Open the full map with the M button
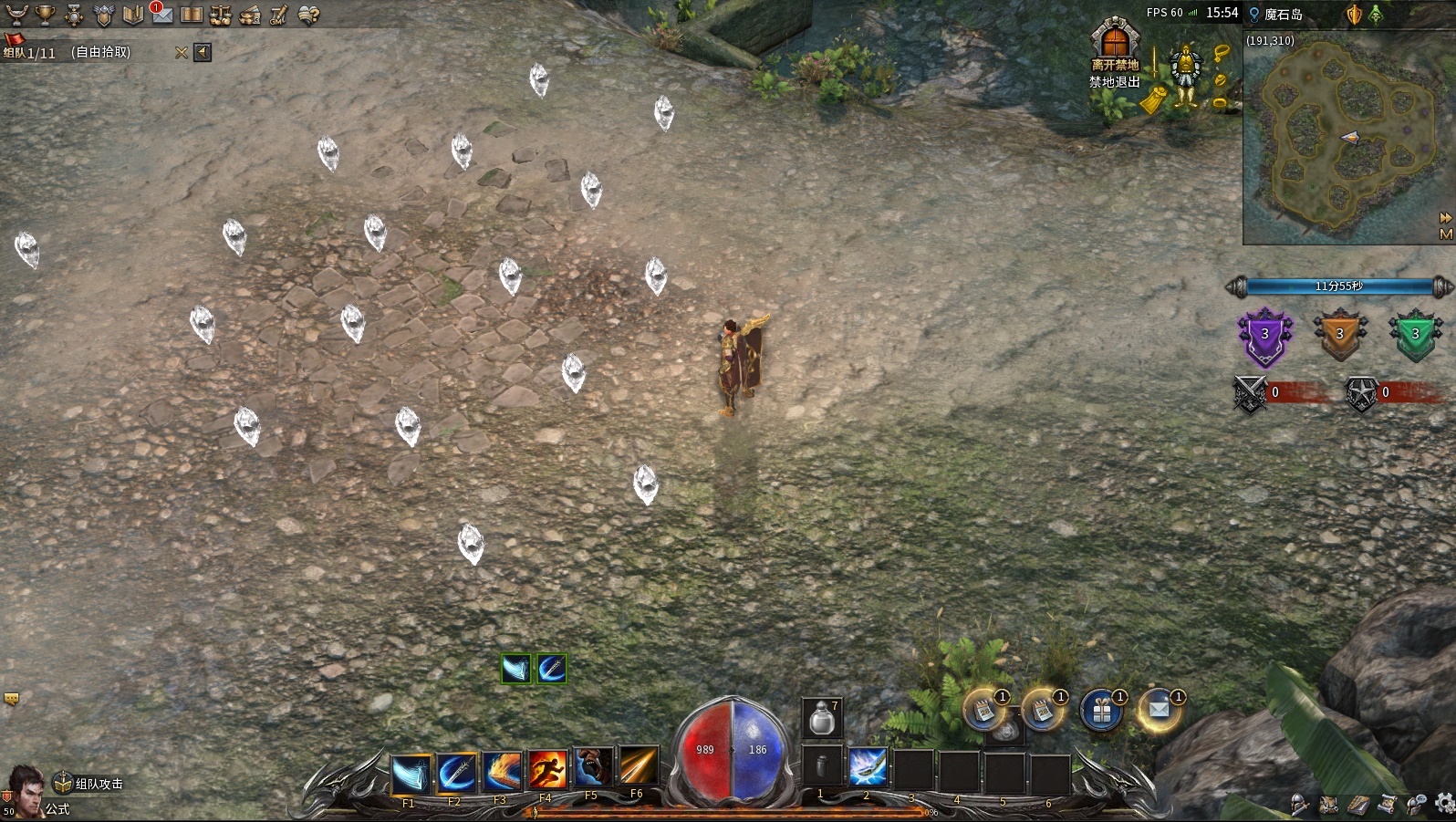Screen dimensions: 1456x822 point(1445,234)
